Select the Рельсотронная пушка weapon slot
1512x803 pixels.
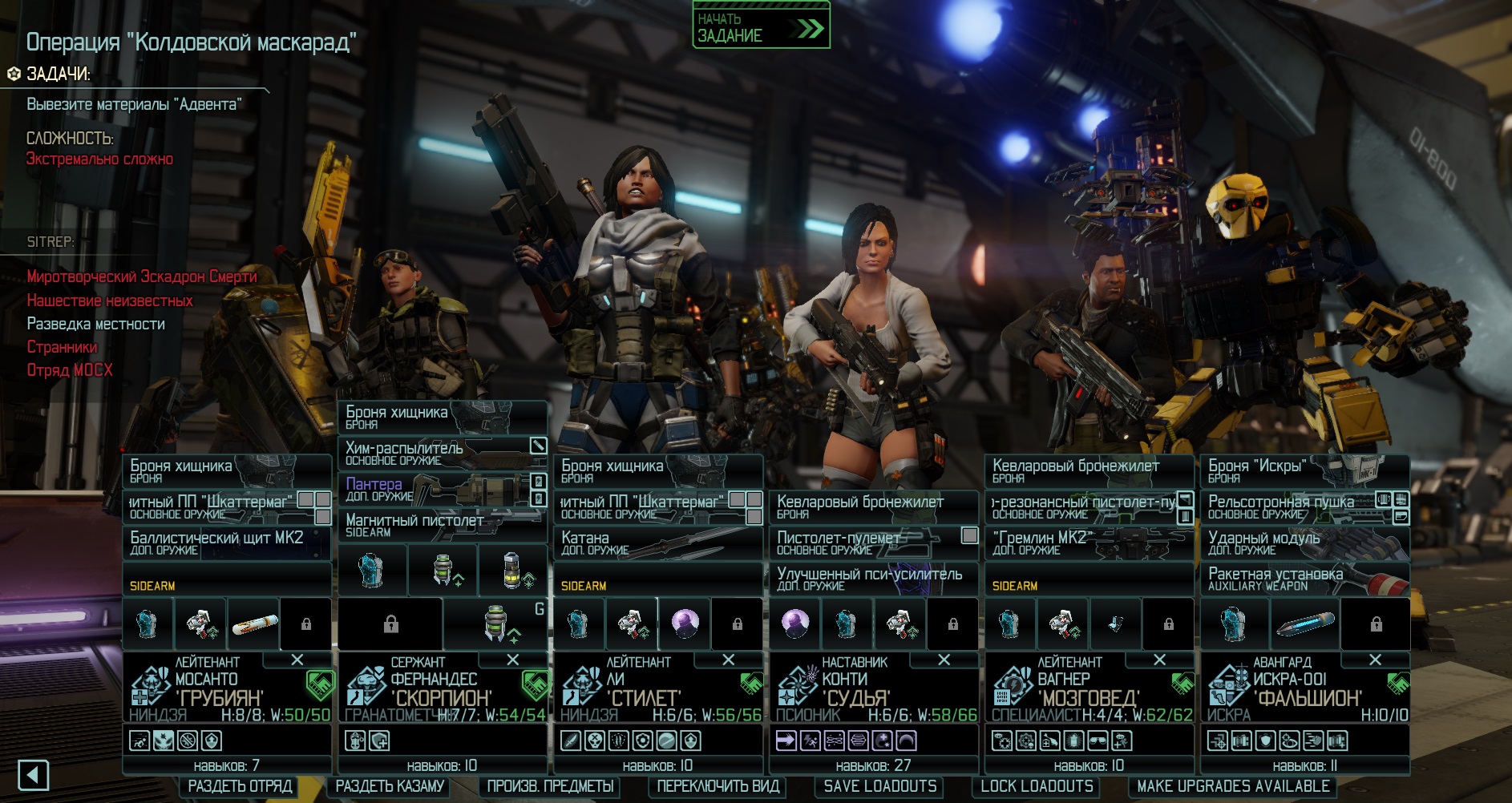click(x=1291, y=506)
